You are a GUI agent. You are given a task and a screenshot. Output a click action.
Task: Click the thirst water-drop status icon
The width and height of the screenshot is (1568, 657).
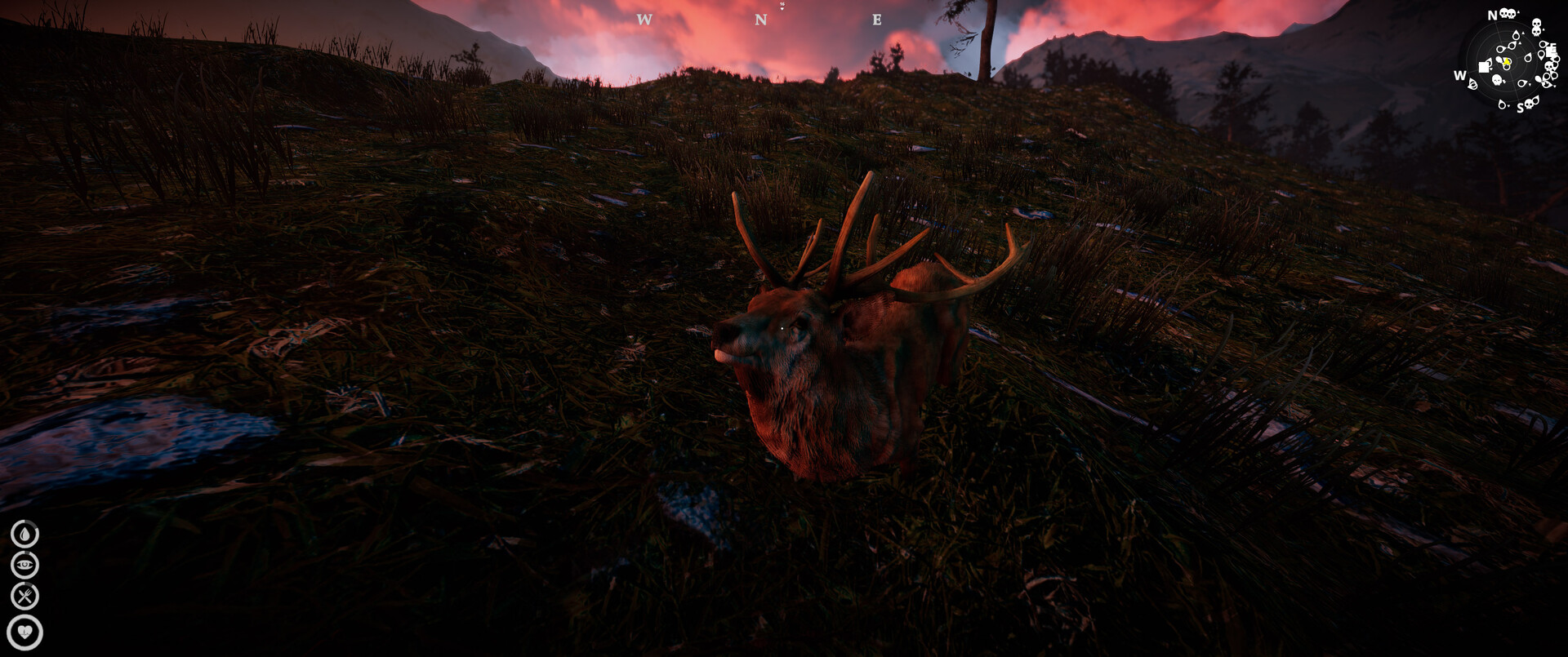click(24, 535)
